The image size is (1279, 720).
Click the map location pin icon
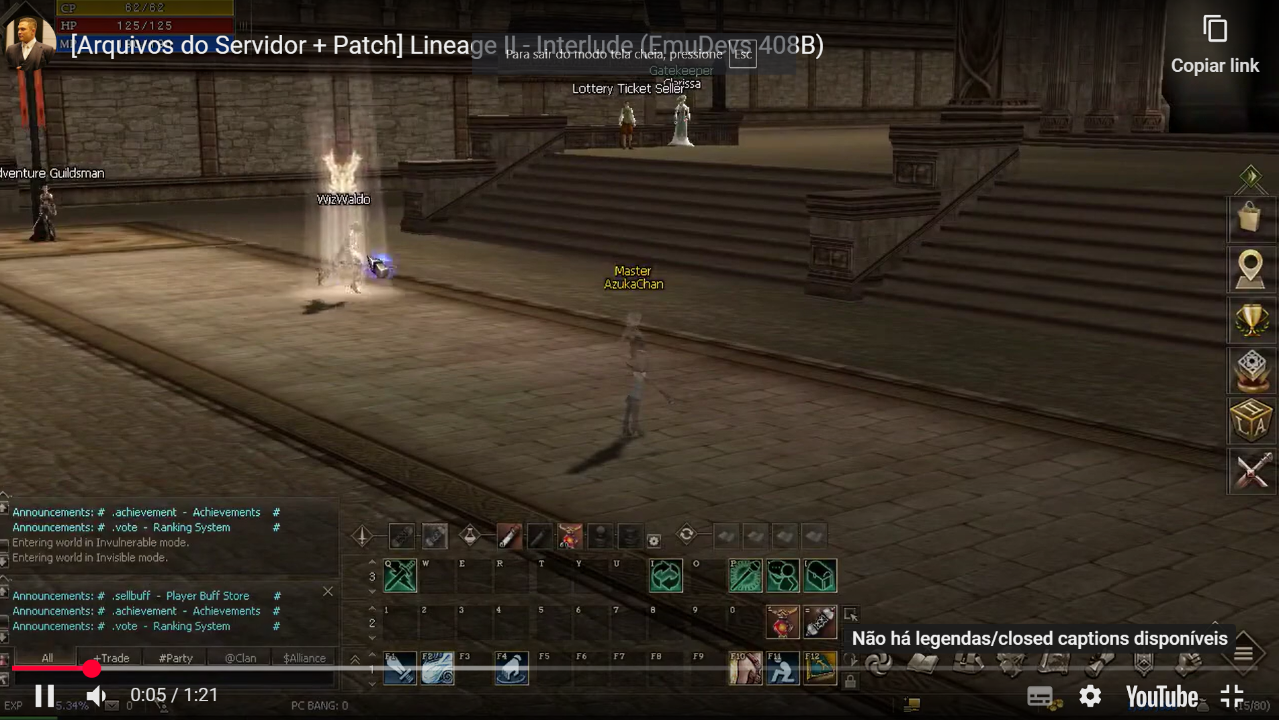pos(1250,269)
